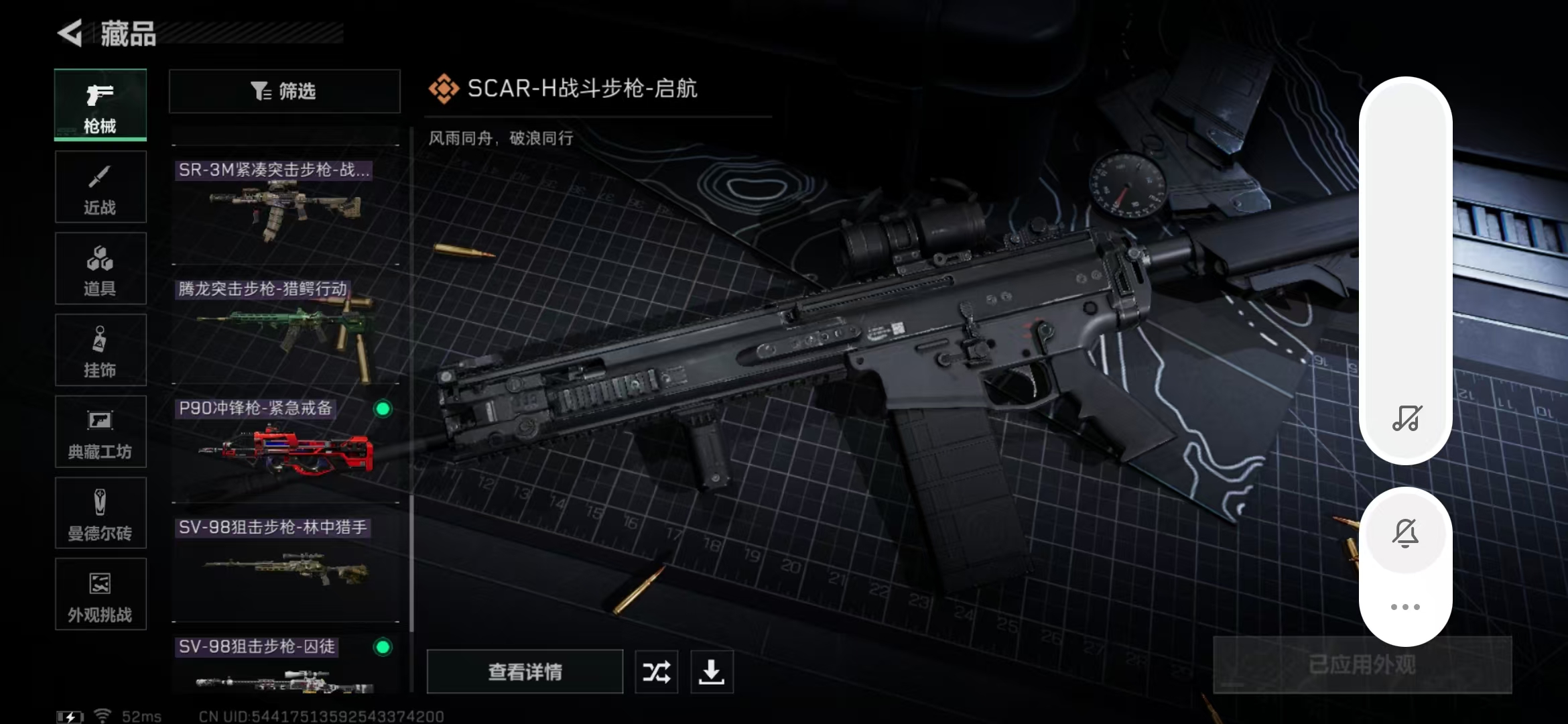Image resolution: width=1568 pixels, height=724 pixels.
Task: Toggle the muted music note overlay icon
Action: click(1406, 418)
